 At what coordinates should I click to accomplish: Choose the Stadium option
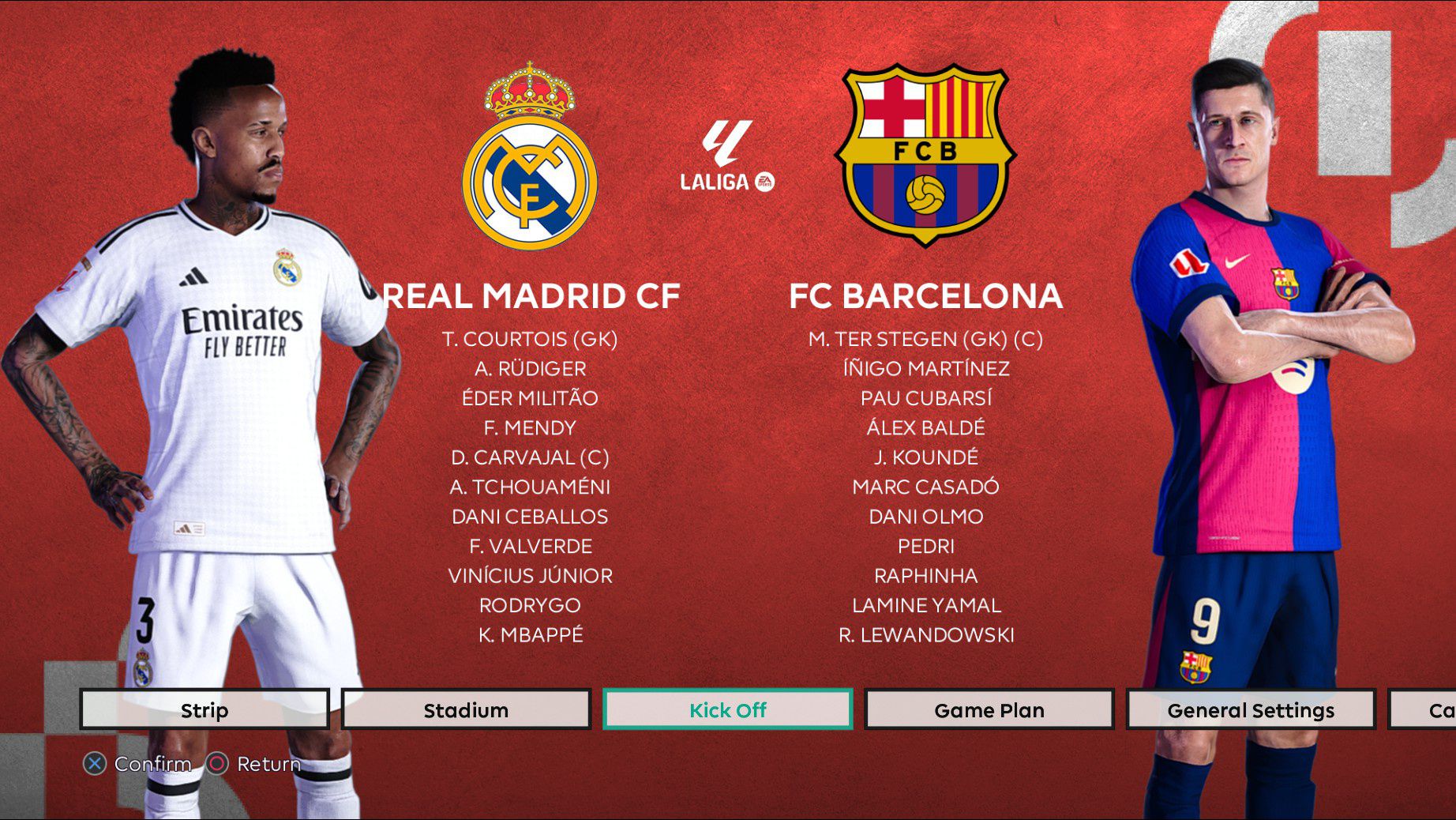466,709
